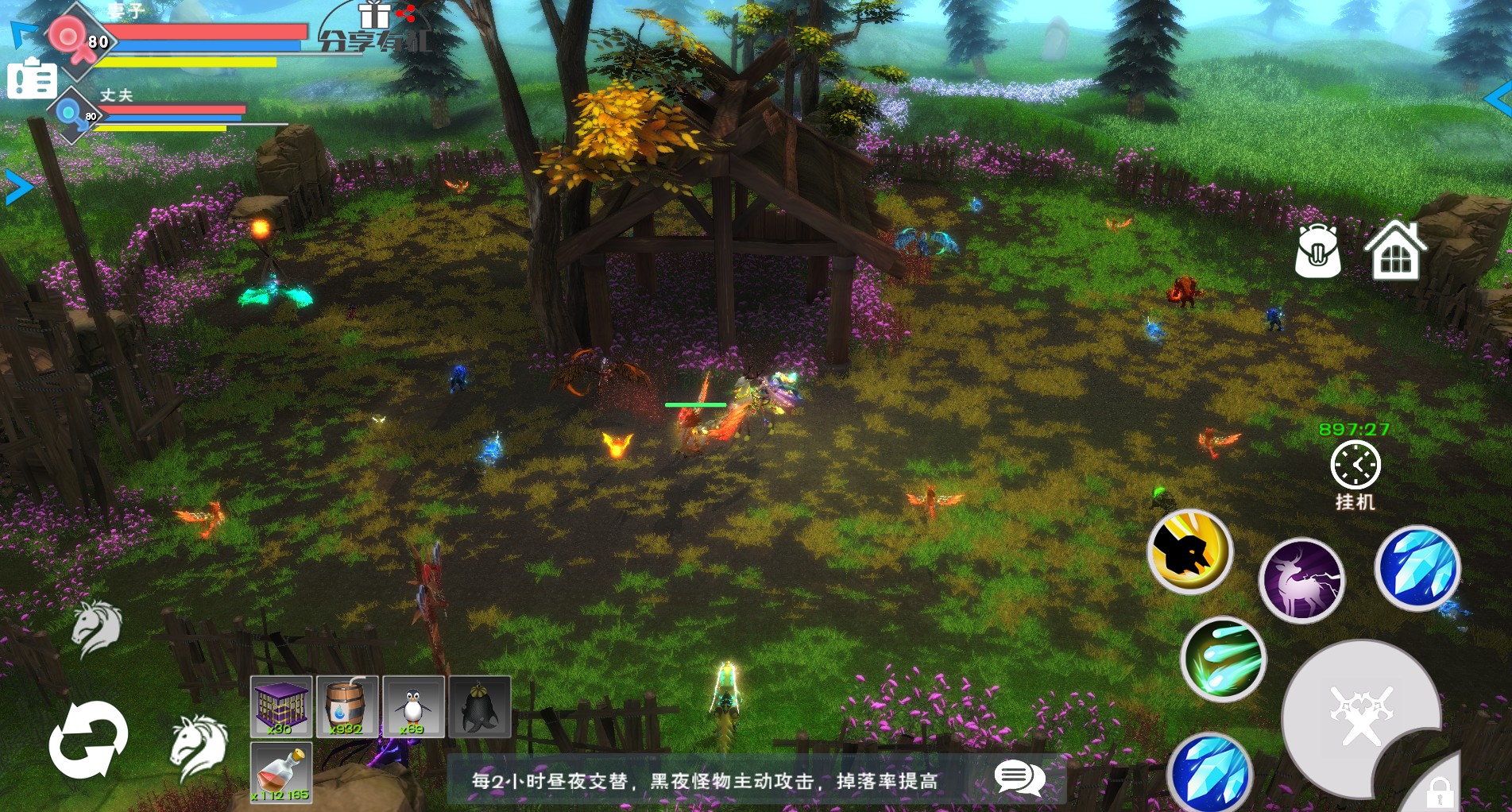Cast the purple deer lightning skill
The width and height of the screenshot is (1512, 812).
1301,579
